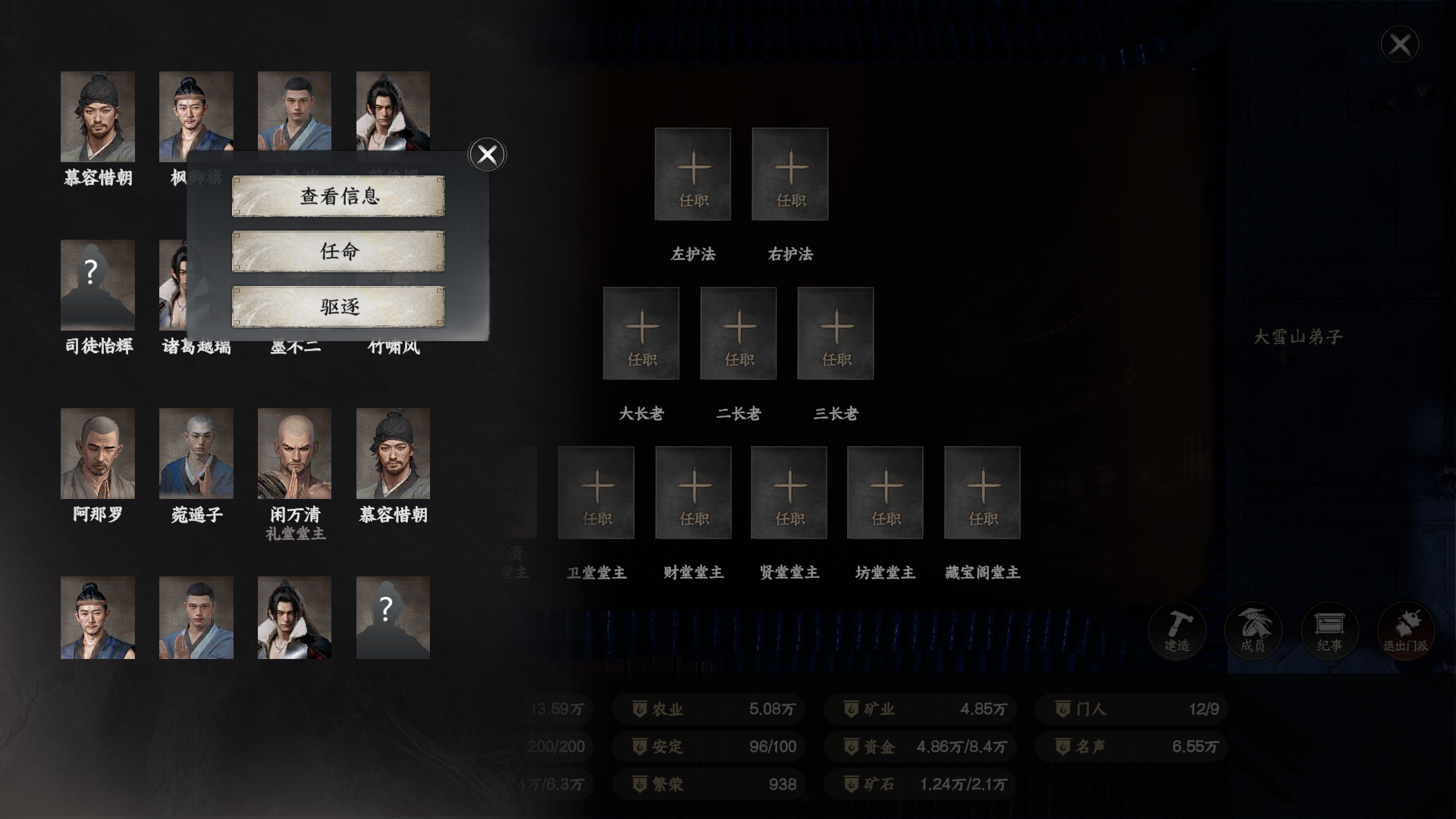
Task: Assign someone to the 大长老 slot
Action: pyautogui.click(x=641, y=332)
